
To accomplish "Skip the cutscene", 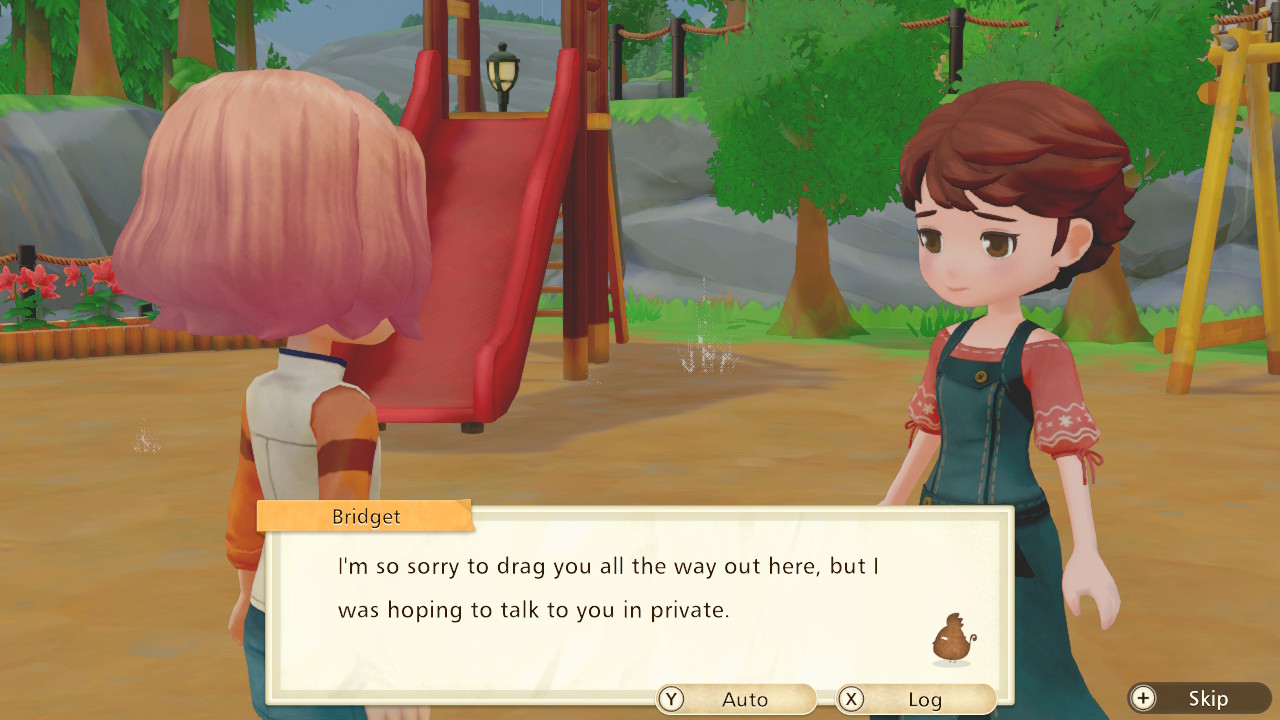I will pos(1199,698).
